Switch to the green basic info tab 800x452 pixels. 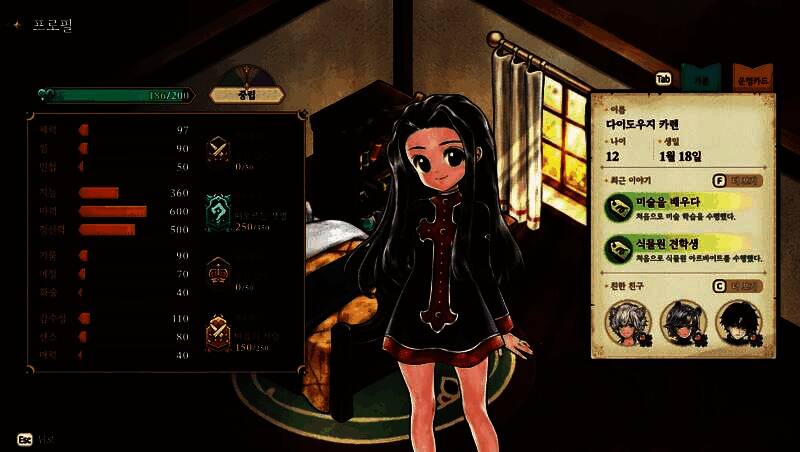pyautogui.click(x=701, y=78)
